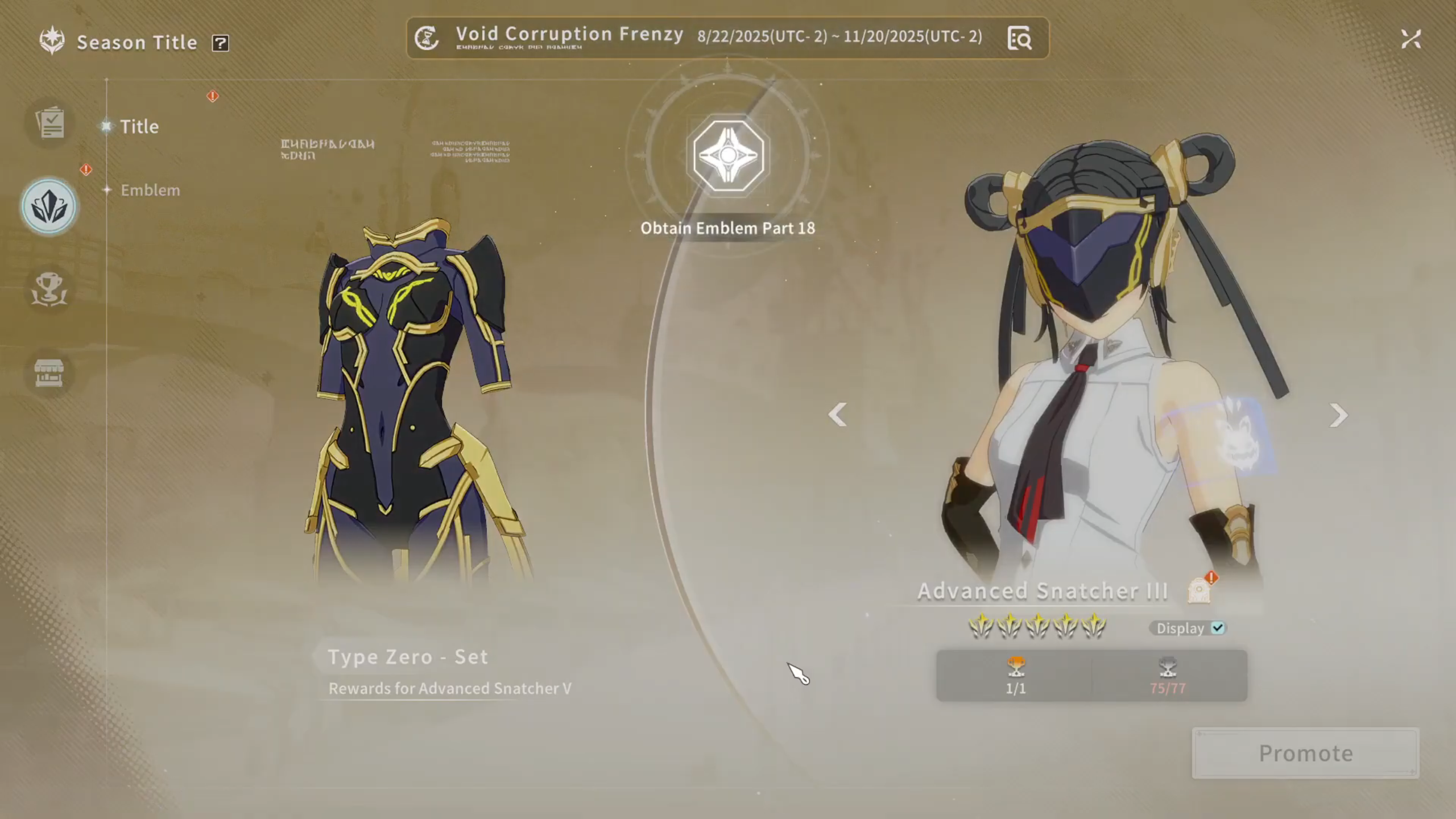1456x819 pixels.
Task: Select the Obtain Emblem Part 18 node
Action: [x=728, y=155]
